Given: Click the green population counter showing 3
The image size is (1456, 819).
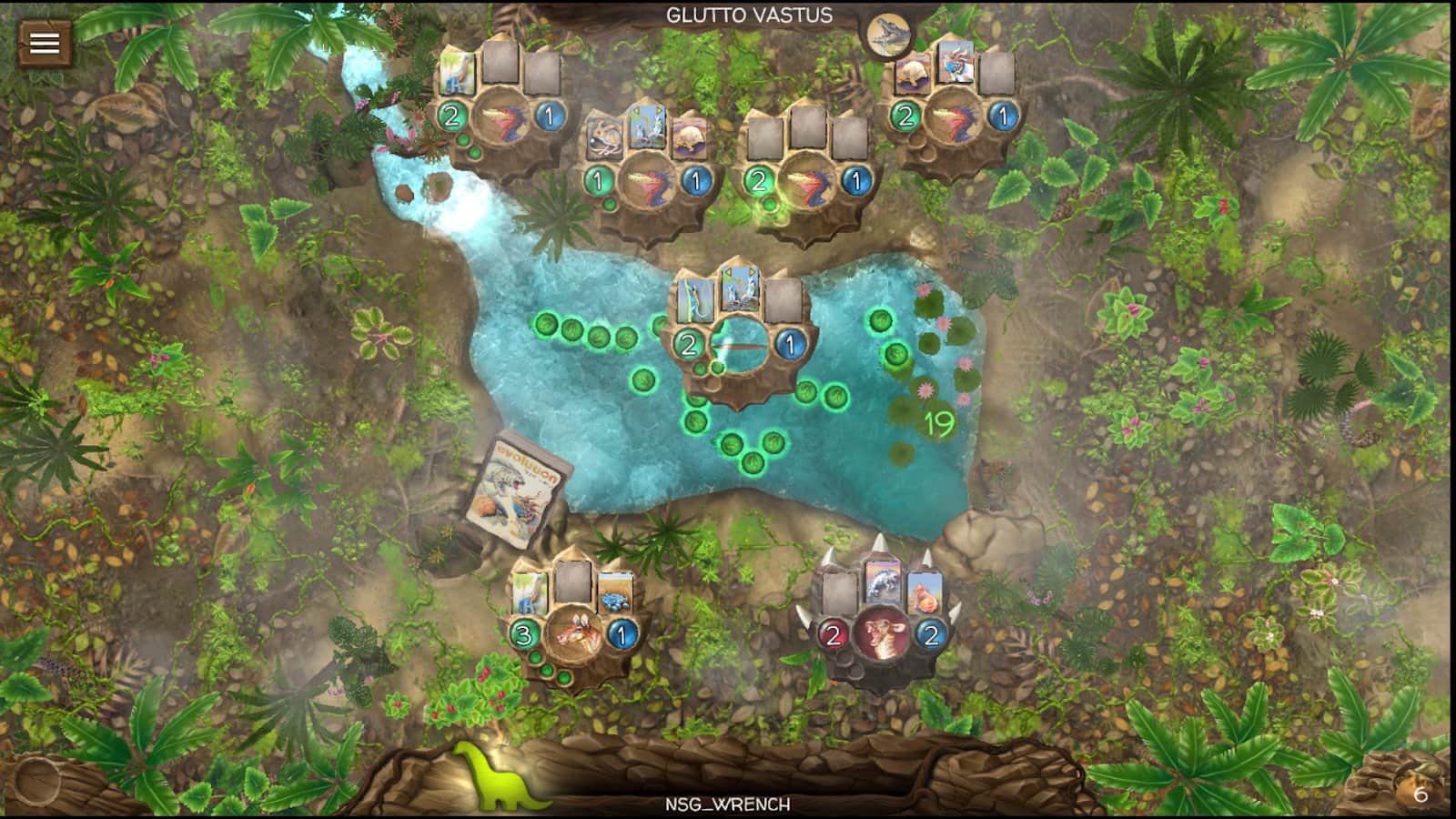Looking at the screenshot, I should 524,633.
